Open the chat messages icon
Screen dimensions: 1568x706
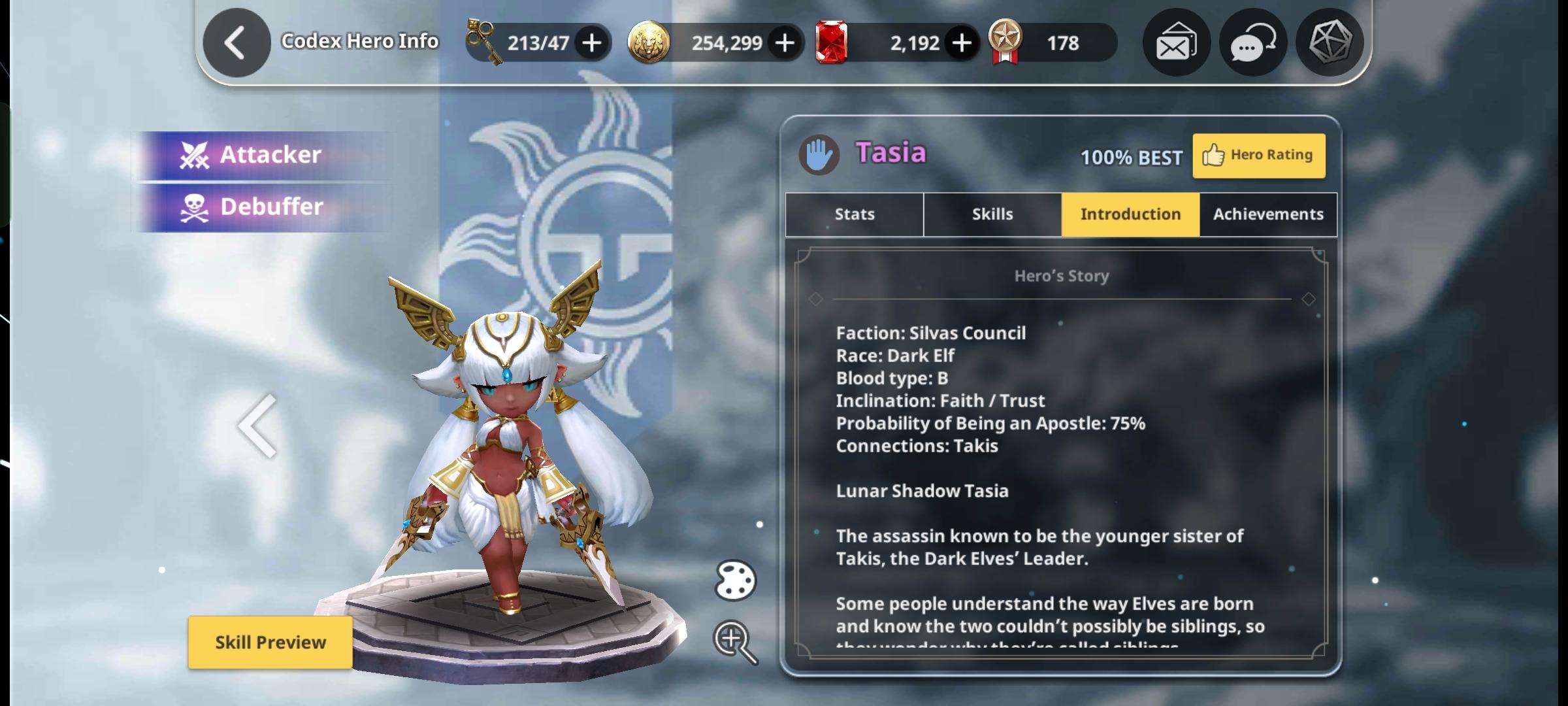tap(1252, 42)
